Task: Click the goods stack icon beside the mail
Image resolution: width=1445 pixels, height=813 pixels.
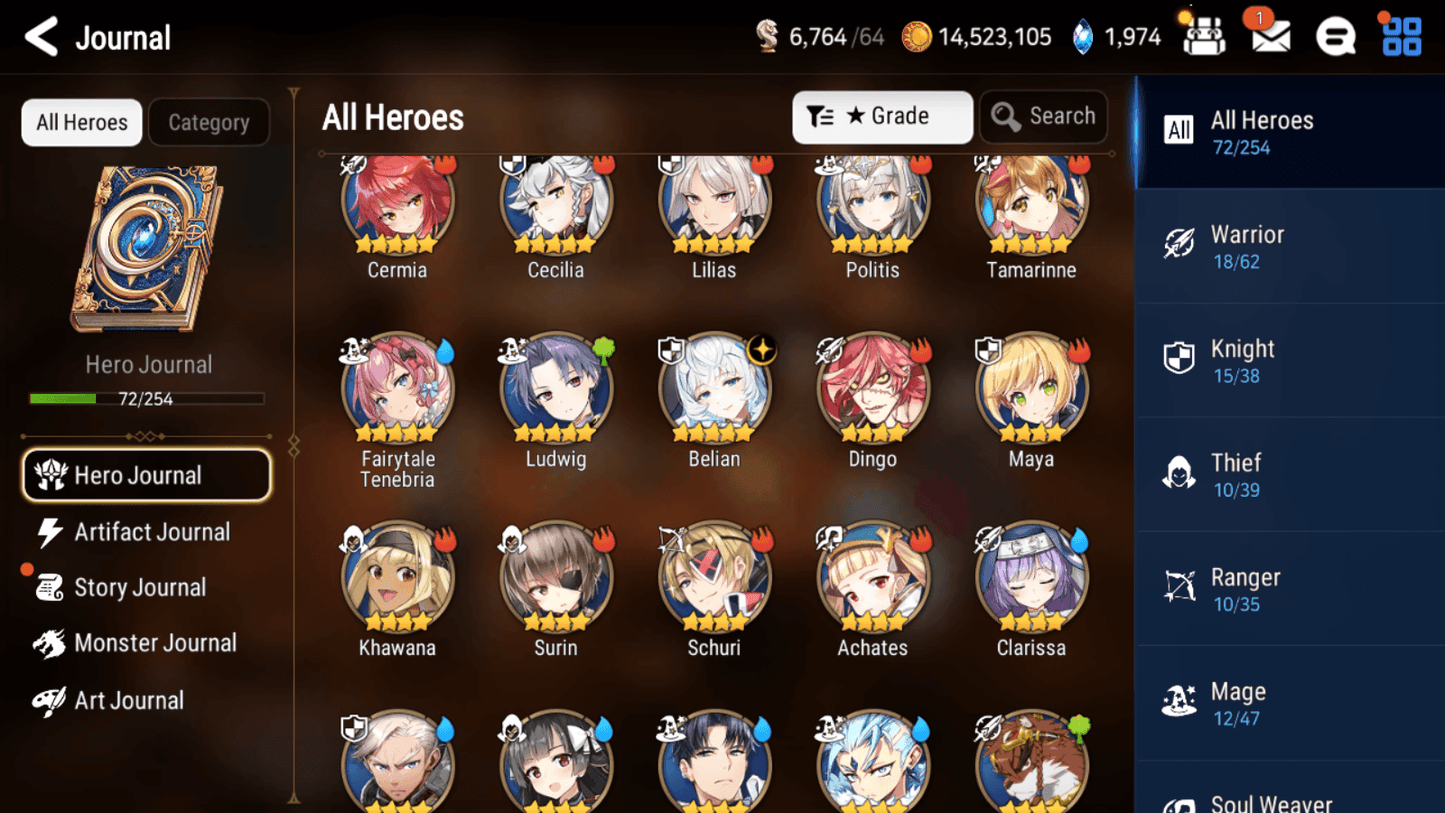Action: 1203,36
